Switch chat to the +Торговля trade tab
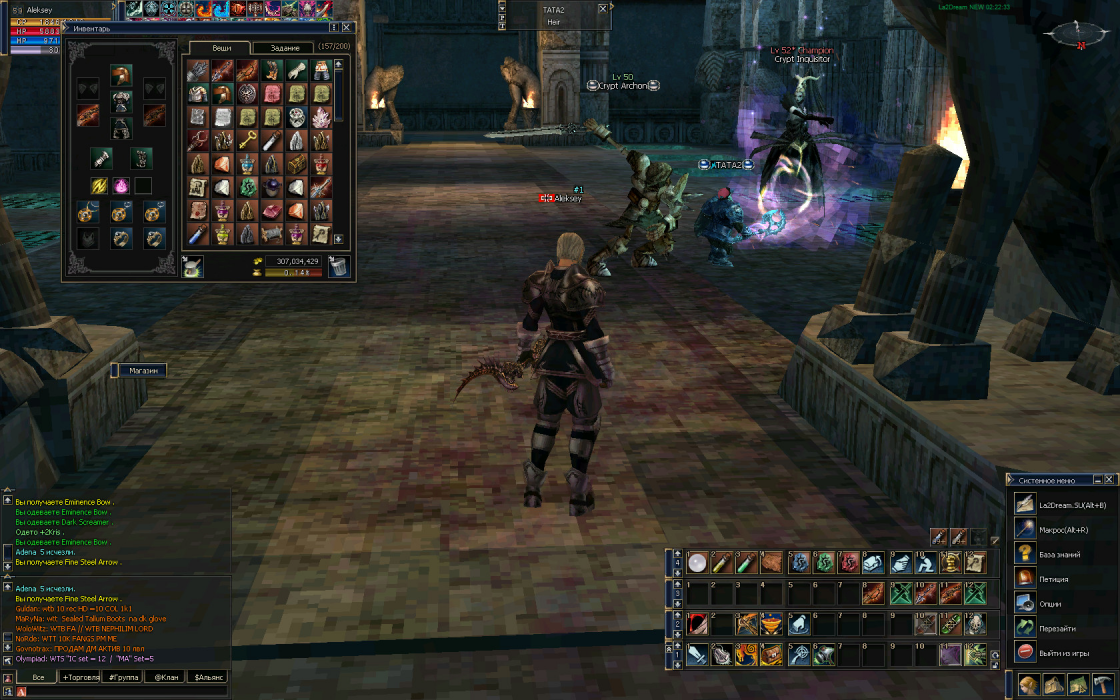This screenshot has width=1120, height=700. click(x=80, y=677)
